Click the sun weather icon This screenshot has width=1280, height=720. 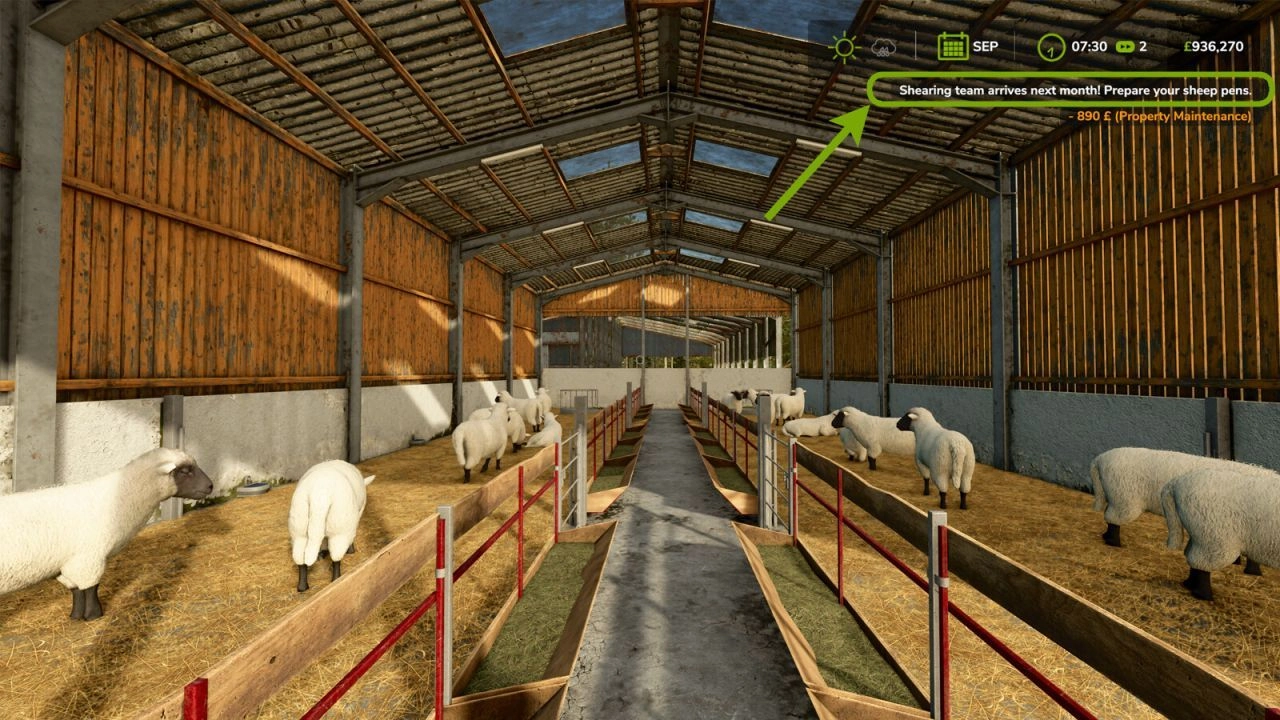pyautogui.click(x=844, y=46)
